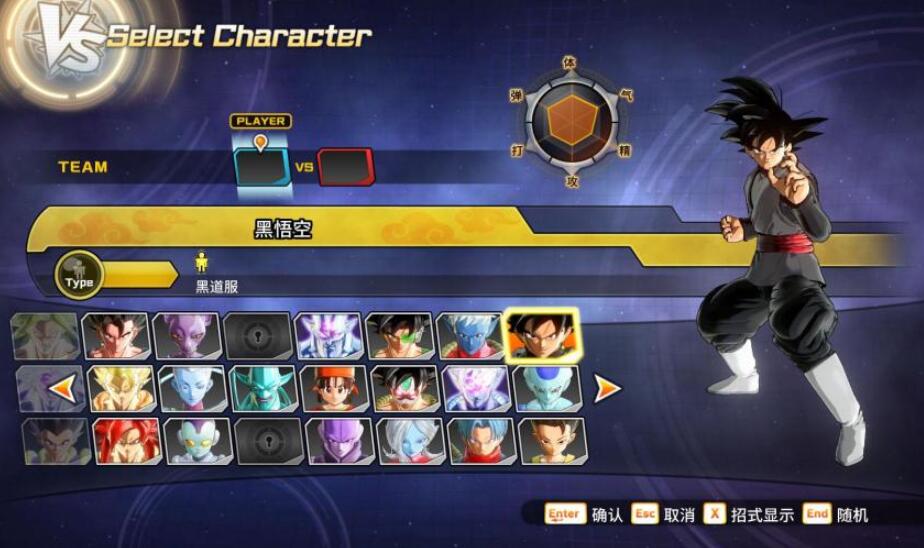Go to the previous roster page
924x548 pixels.
pos(62,388)
